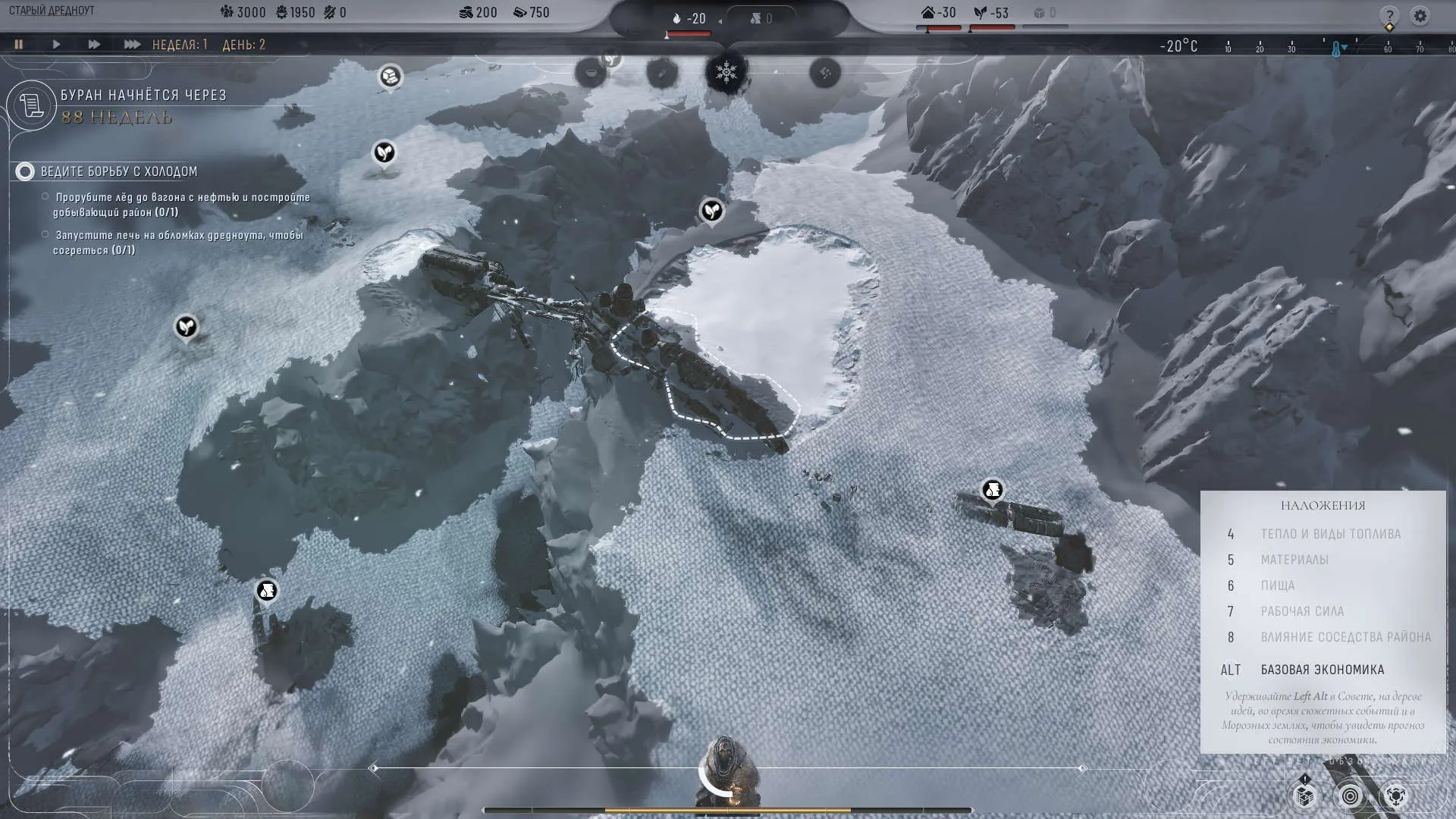Click the snowflake icon under the top bar
This screenshot has width=1456, height=819.
(x=726, y=73)
